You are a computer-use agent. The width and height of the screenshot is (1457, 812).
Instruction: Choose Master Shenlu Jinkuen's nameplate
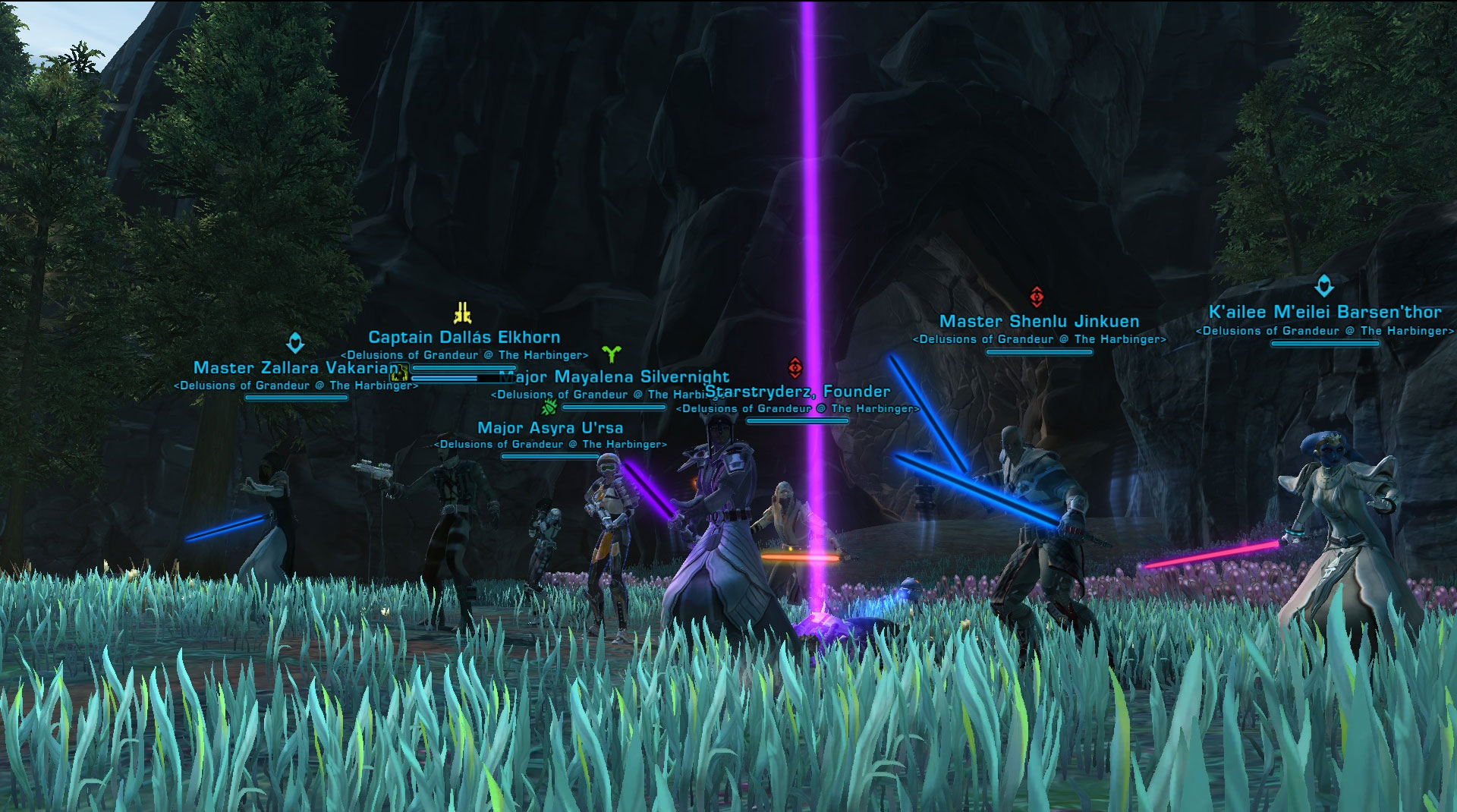[x=1039, y=322]
